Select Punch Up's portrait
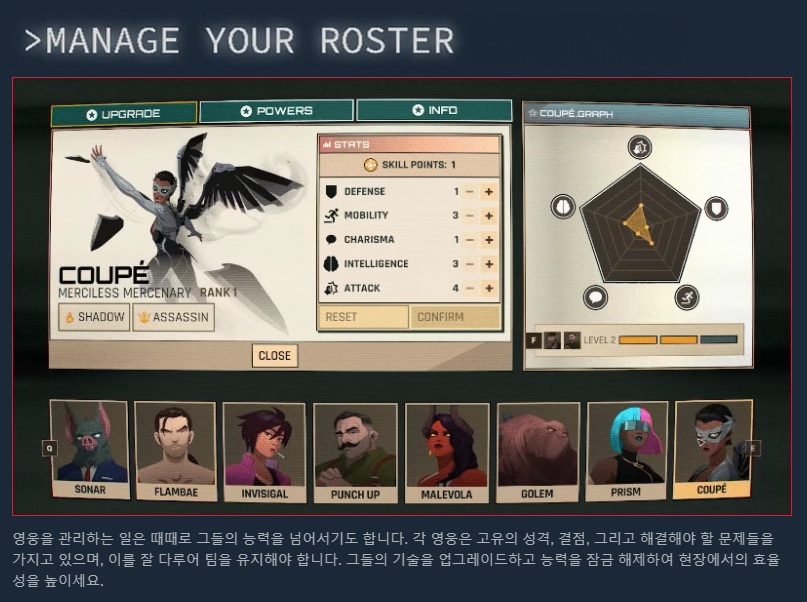Viewport: 807px width, 602px height. pyautogui.click(x=355, y=452)
